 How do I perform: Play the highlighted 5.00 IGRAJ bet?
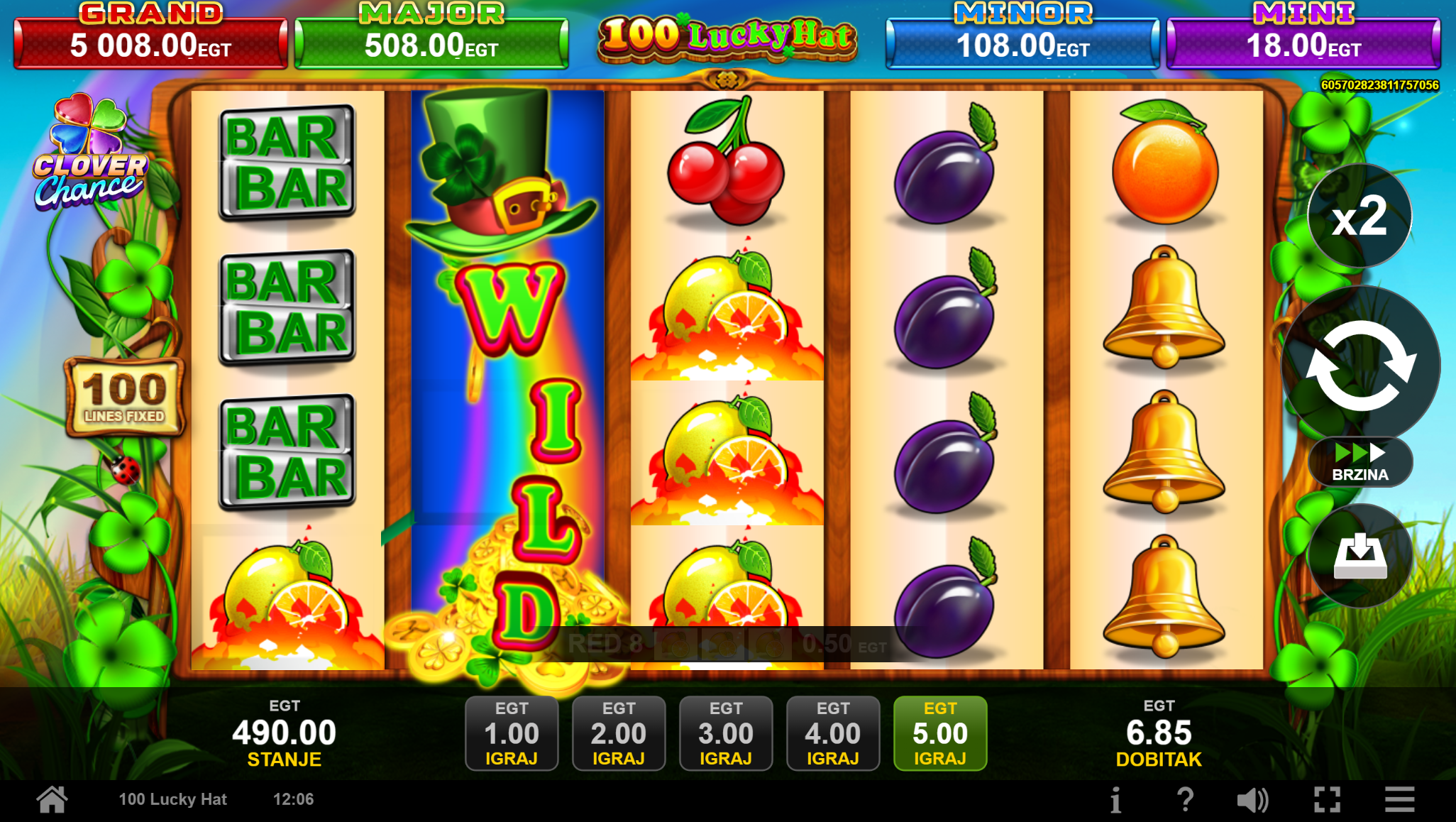point(940,733)
